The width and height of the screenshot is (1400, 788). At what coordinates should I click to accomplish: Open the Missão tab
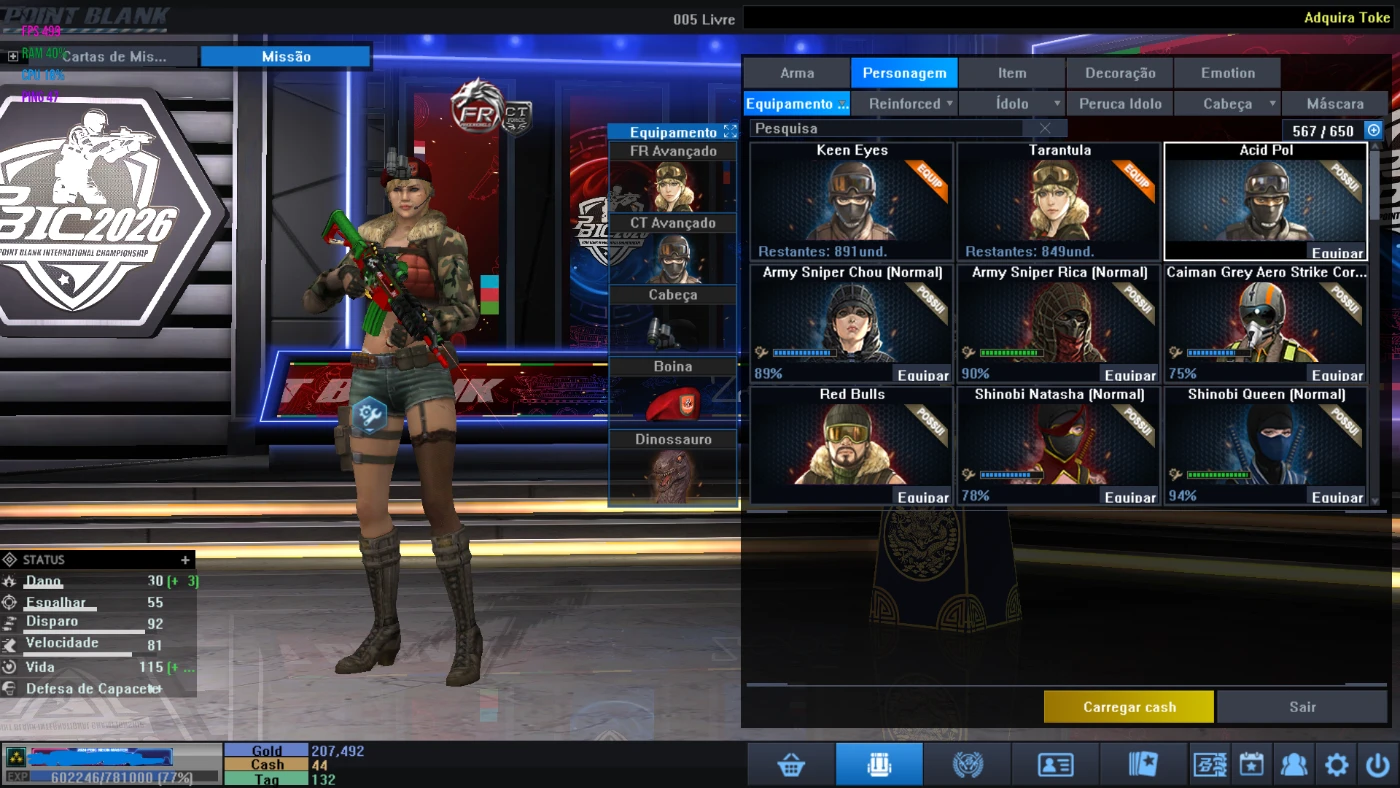click(x=286, y=57)
